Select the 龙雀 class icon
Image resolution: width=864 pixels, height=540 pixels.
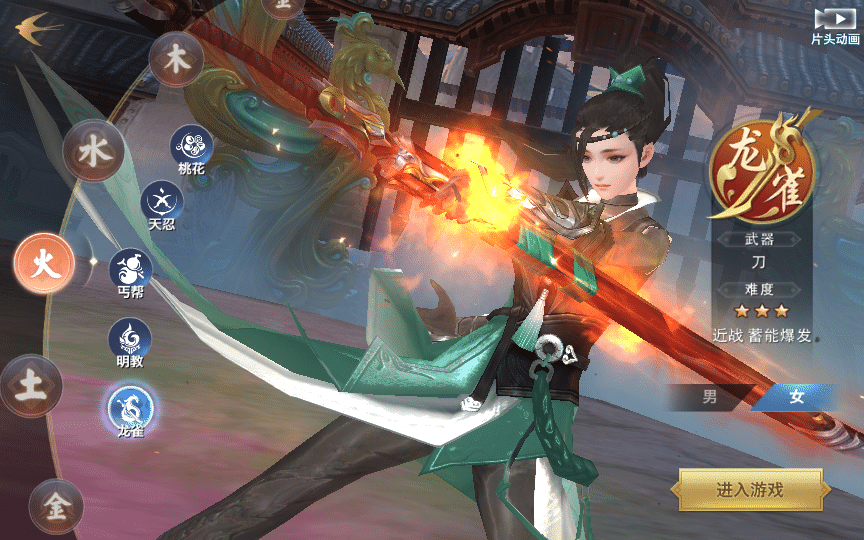[x=131, y=408]
